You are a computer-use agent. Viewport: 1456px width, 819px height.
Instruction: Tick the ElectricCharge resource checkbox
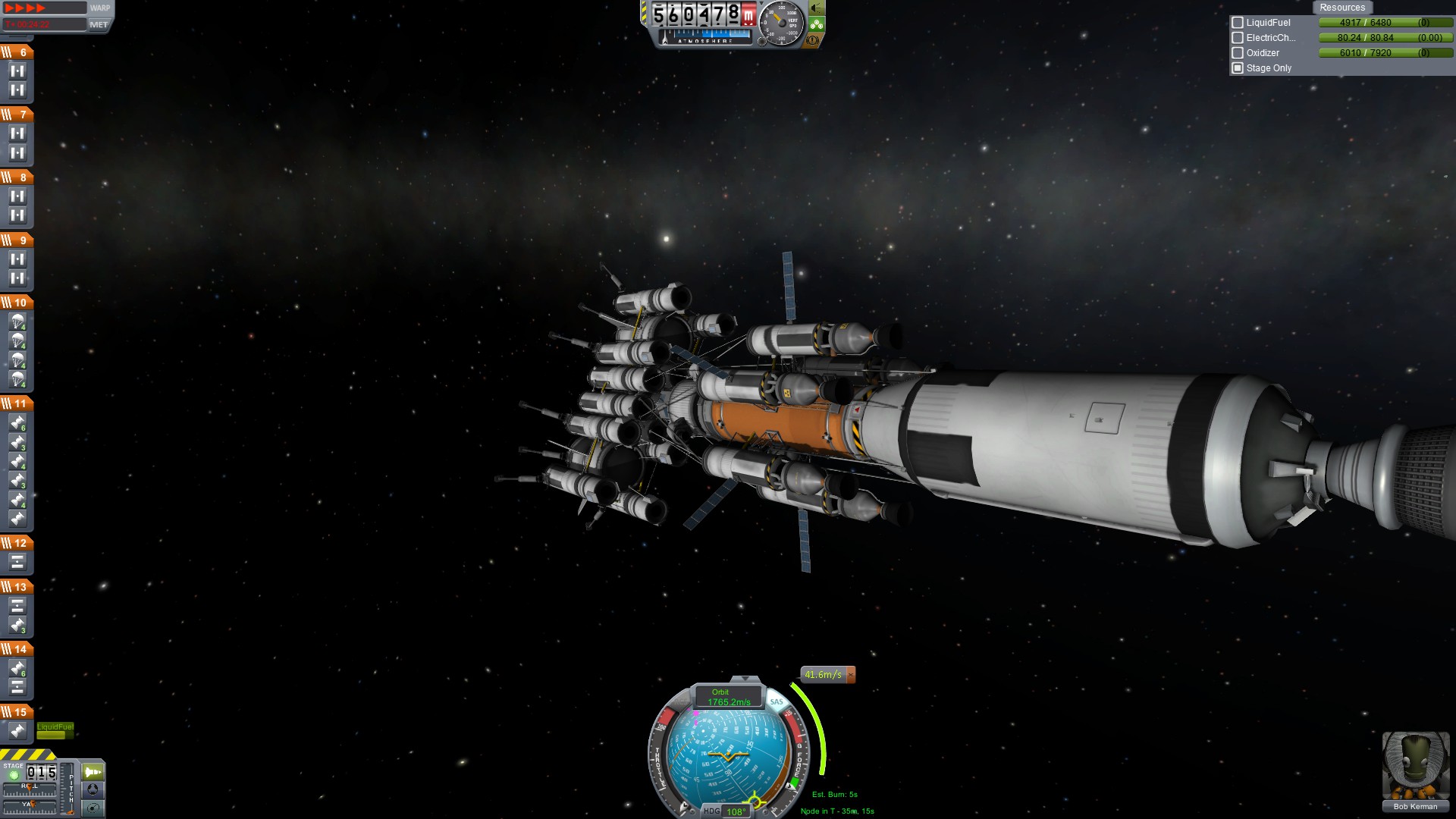tap(1238, 38)
